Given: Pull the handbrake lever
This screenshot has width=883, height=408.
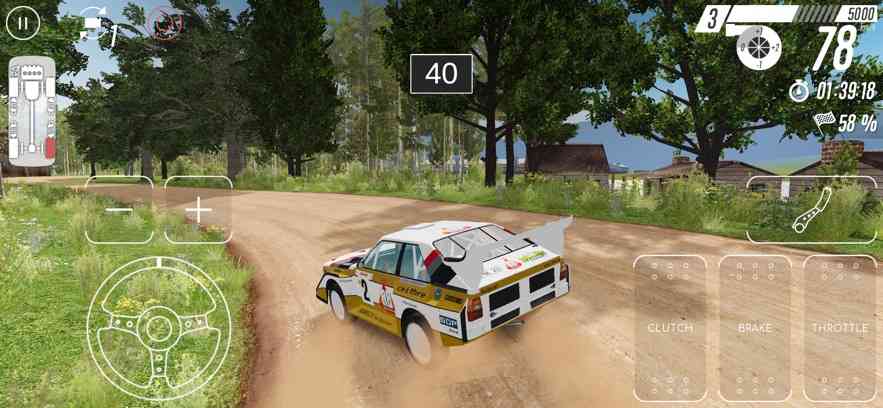Looking at the screenshot, I should coord(811,210).
